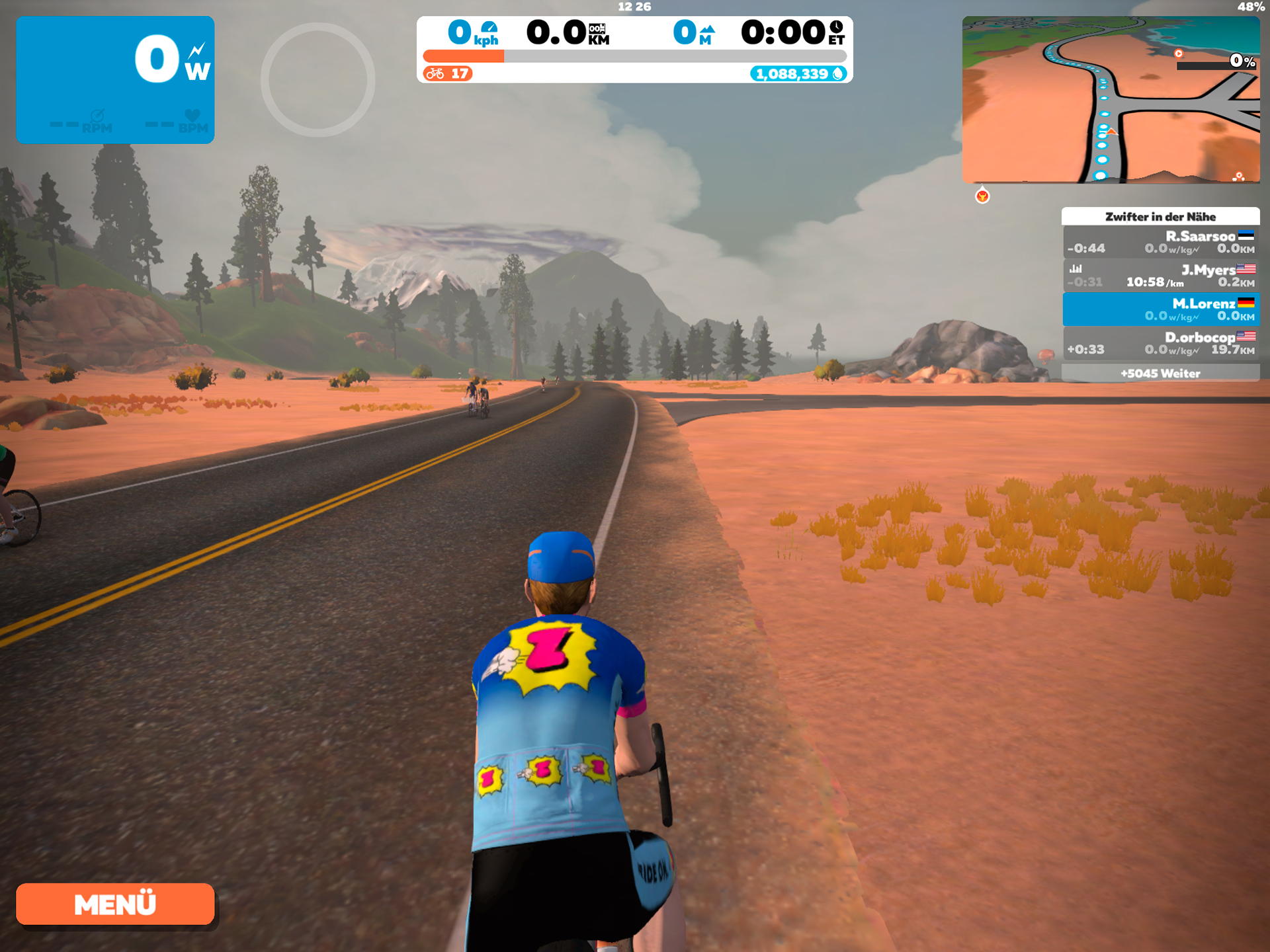This screenshot has width=1270, height=952.
Task: Select D.orbocop in the nearby riders list
Action: point(1161,343)
